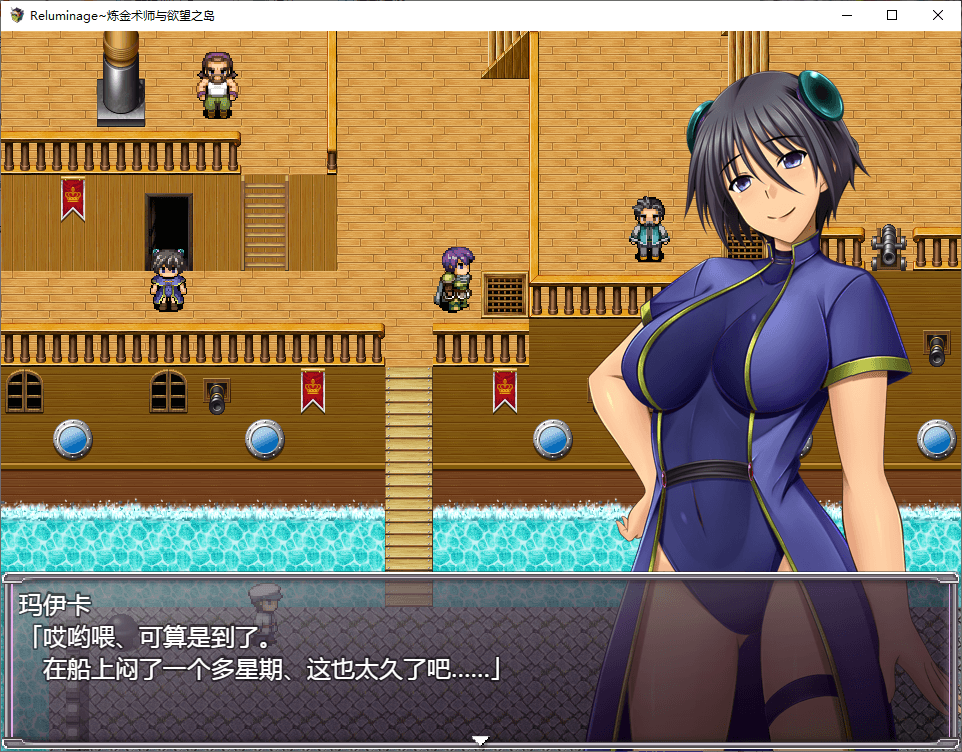Minimize the game window

tap(846, 15)
